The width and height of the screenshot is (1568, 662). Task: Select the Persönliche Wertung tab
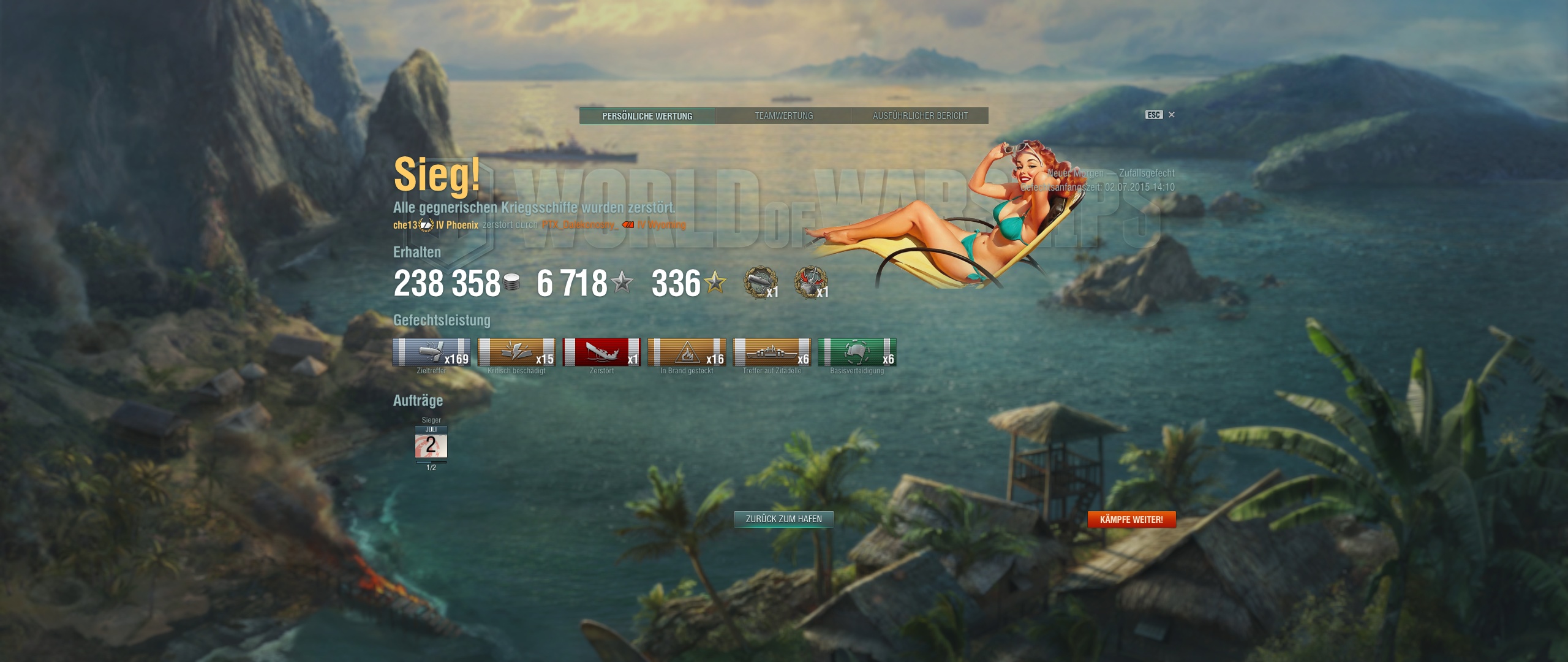647,116
